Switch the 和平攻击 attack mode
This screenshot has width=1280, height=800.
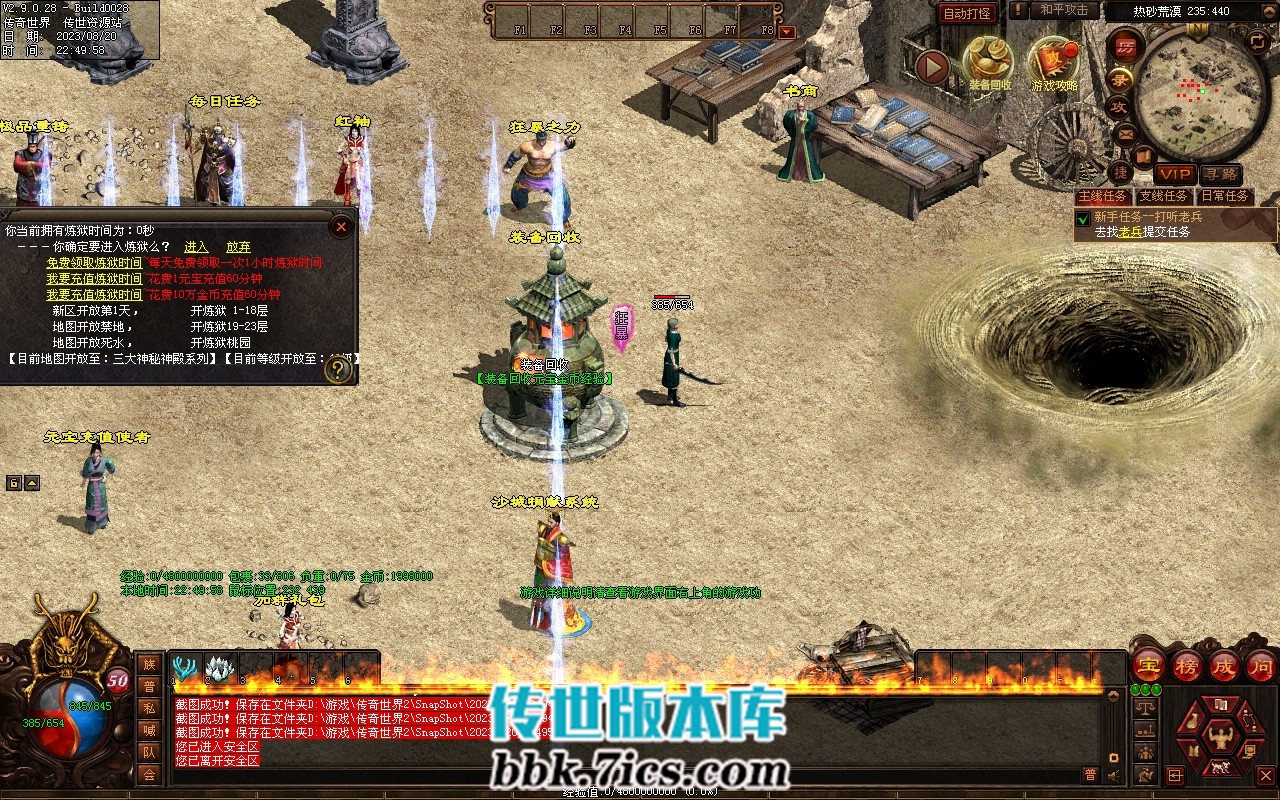click(1063, 10)
